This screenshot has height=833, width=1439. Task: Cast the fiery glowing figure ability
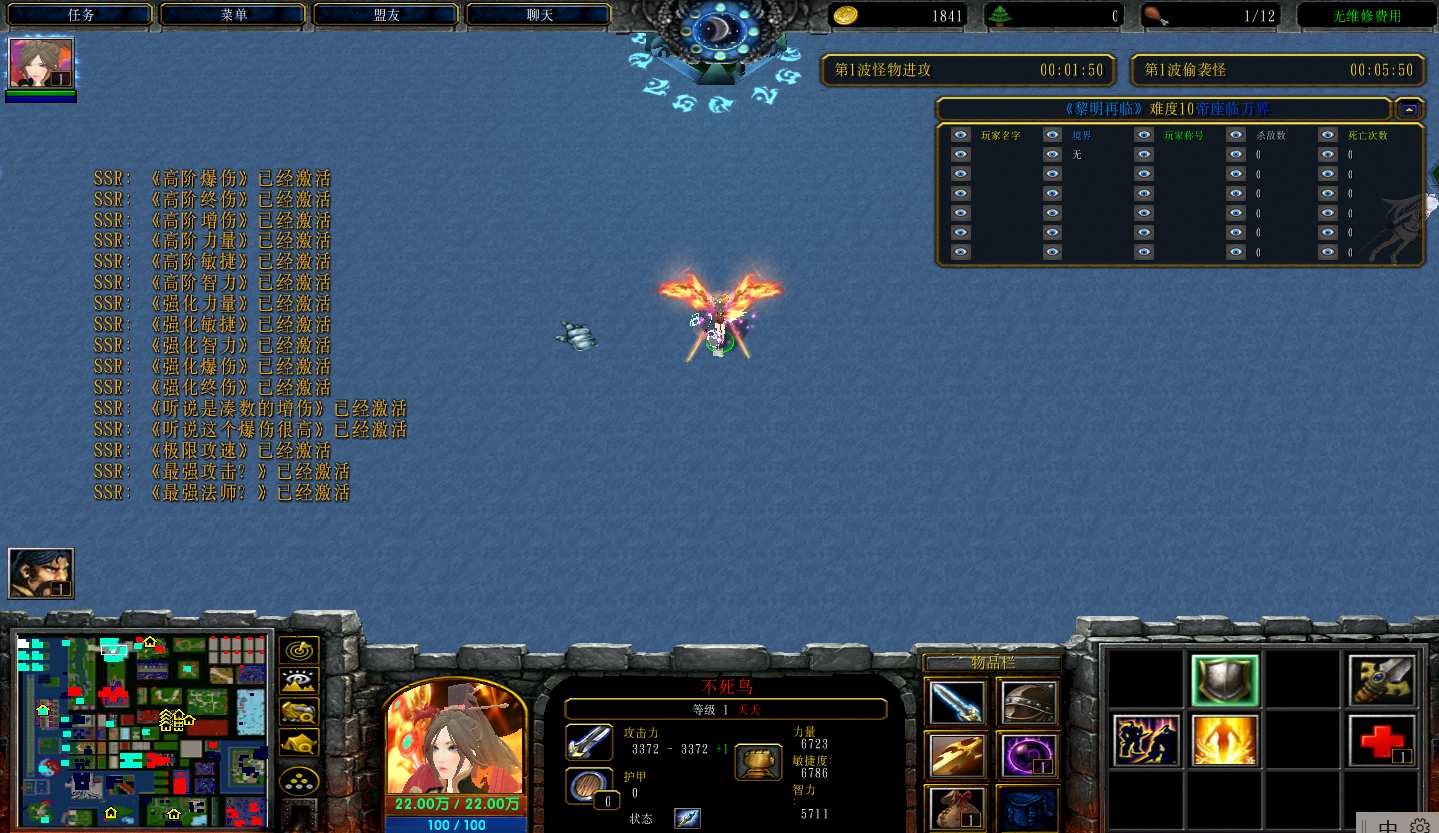click(1225, 741)
